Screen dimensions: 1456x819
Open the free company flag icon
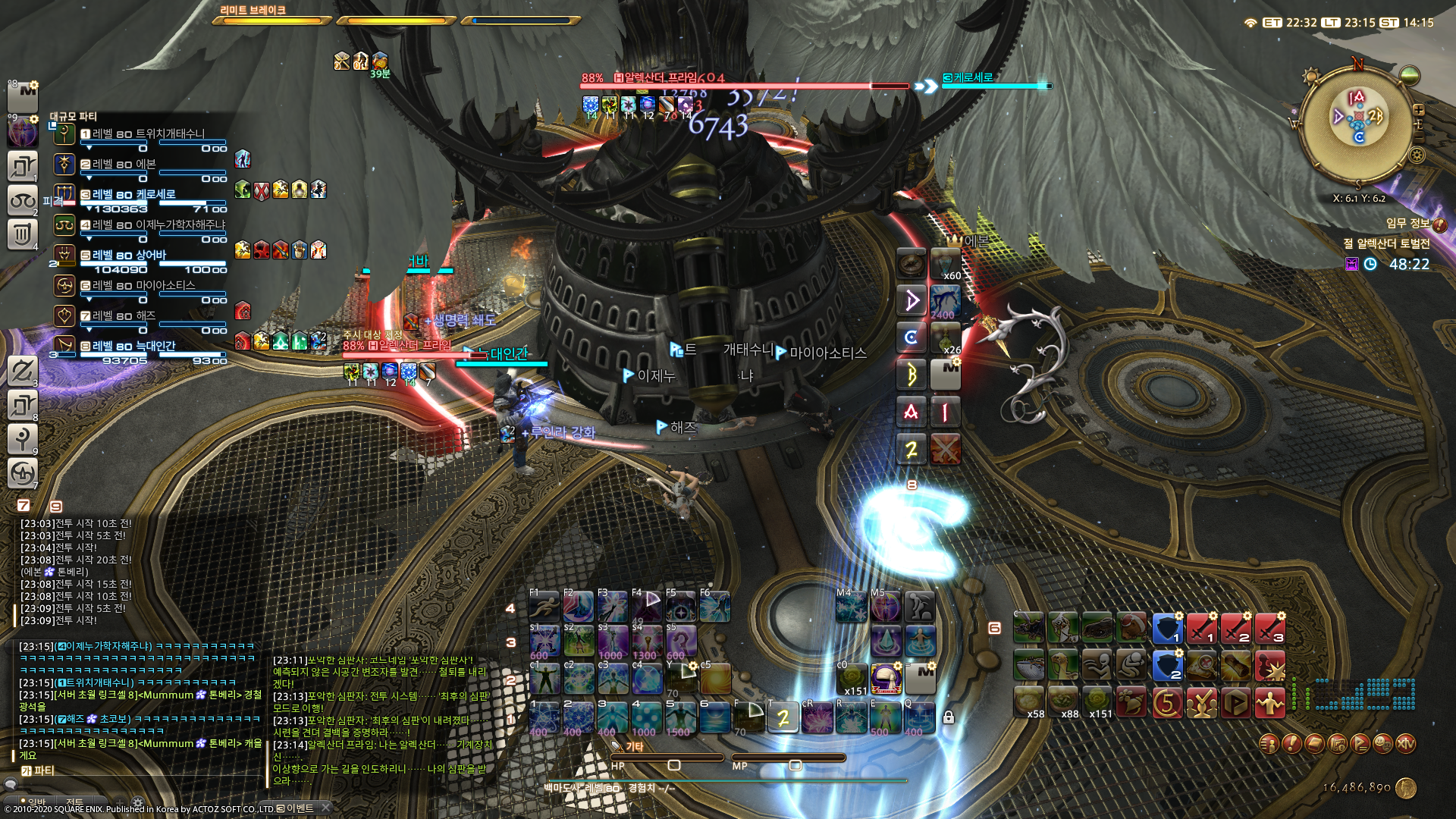1360,745
